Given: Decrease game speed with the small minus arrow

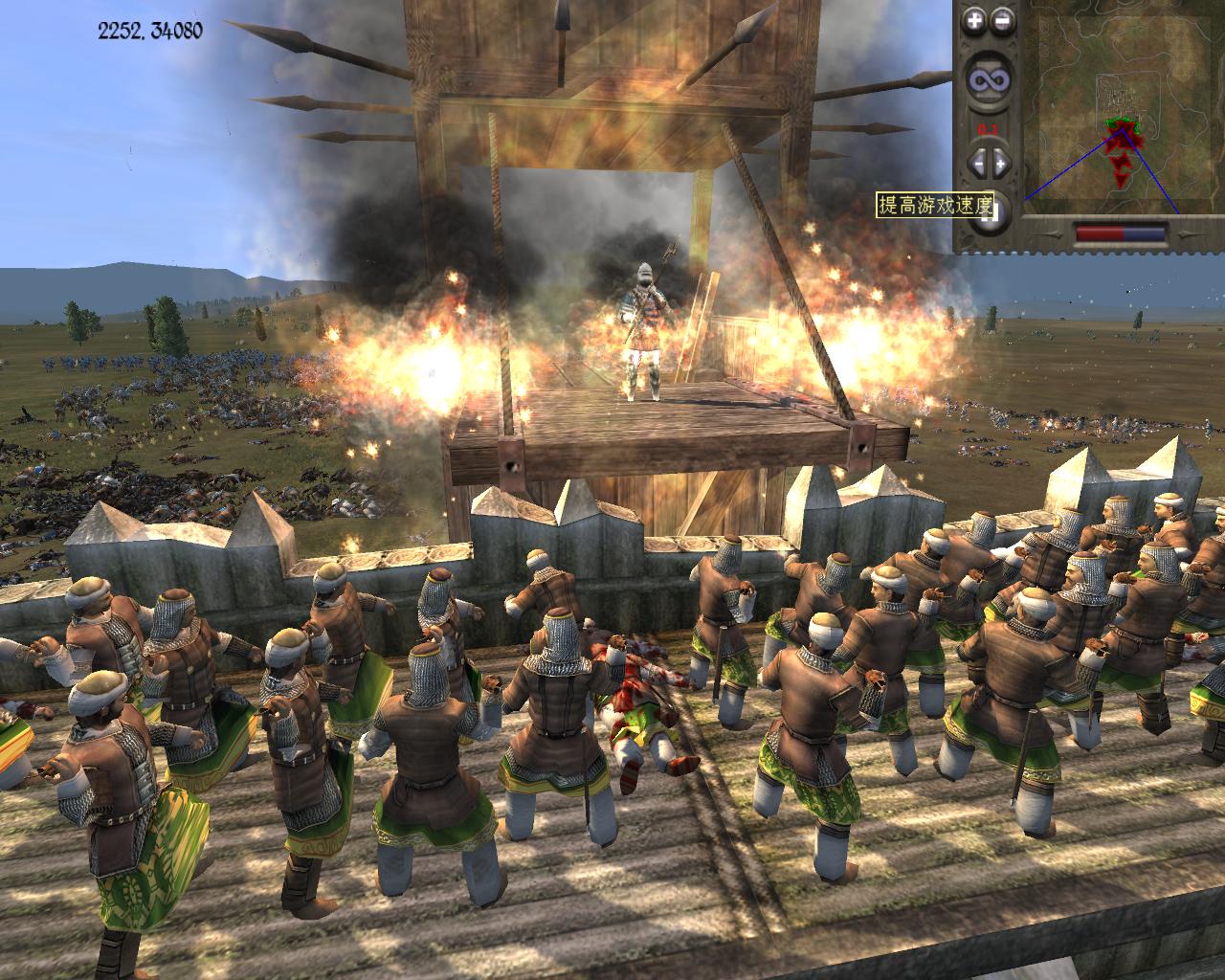Looking at the screenshot, I should (x=978, y=163).
